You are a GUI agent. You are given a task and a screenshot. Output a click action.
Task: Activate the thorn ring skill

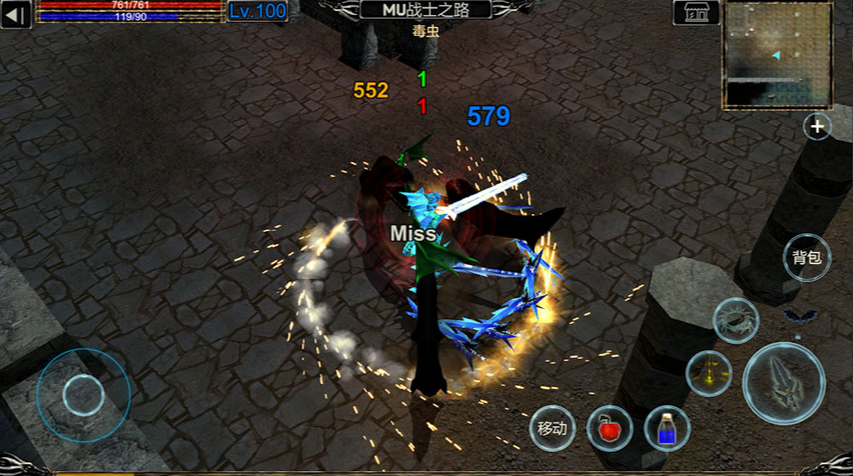(x=735, y=321)
